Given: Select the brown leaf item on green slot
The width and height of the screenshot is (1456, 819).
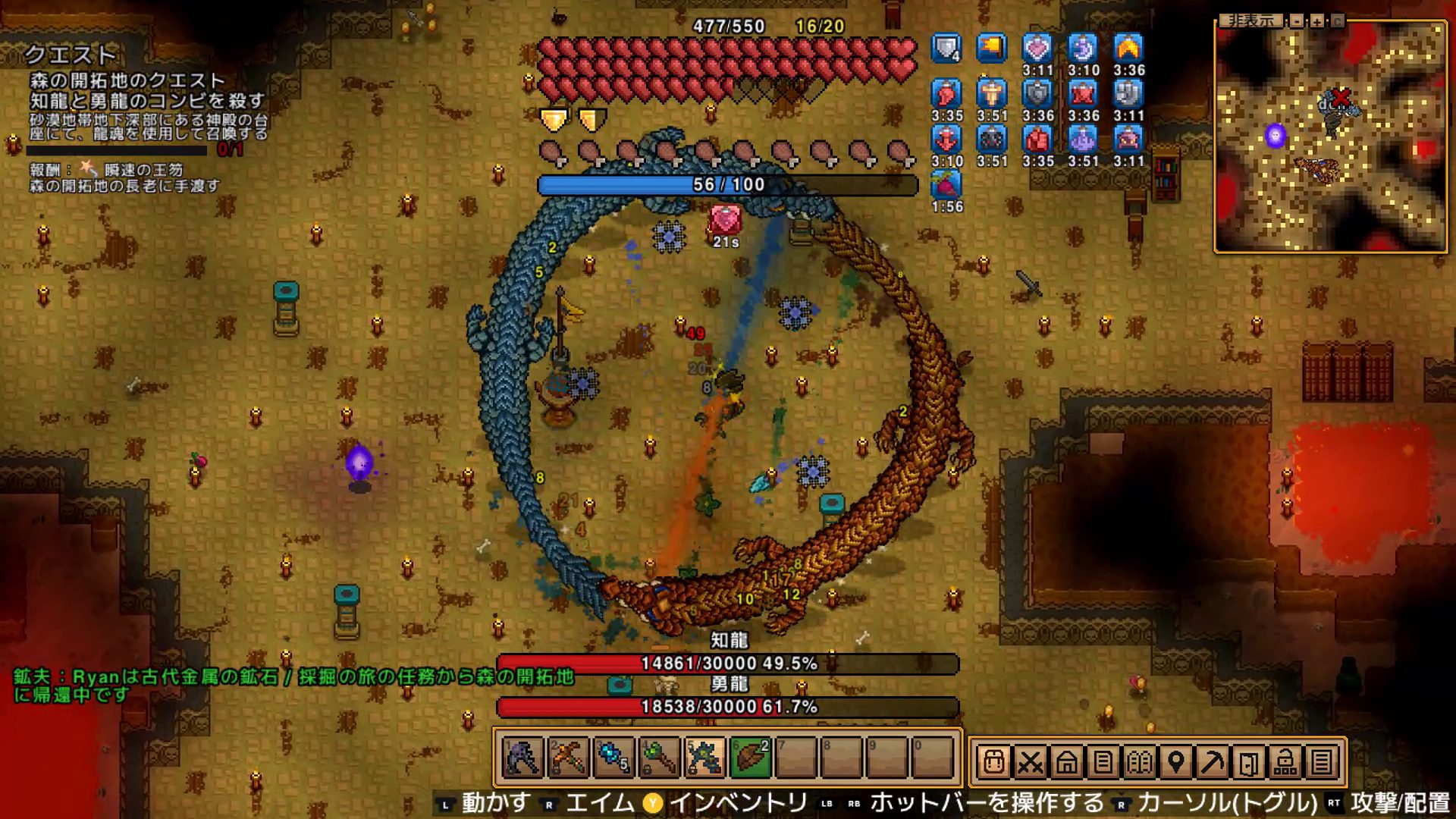Looking at the screenshot, I should click(x=751, y=758).
